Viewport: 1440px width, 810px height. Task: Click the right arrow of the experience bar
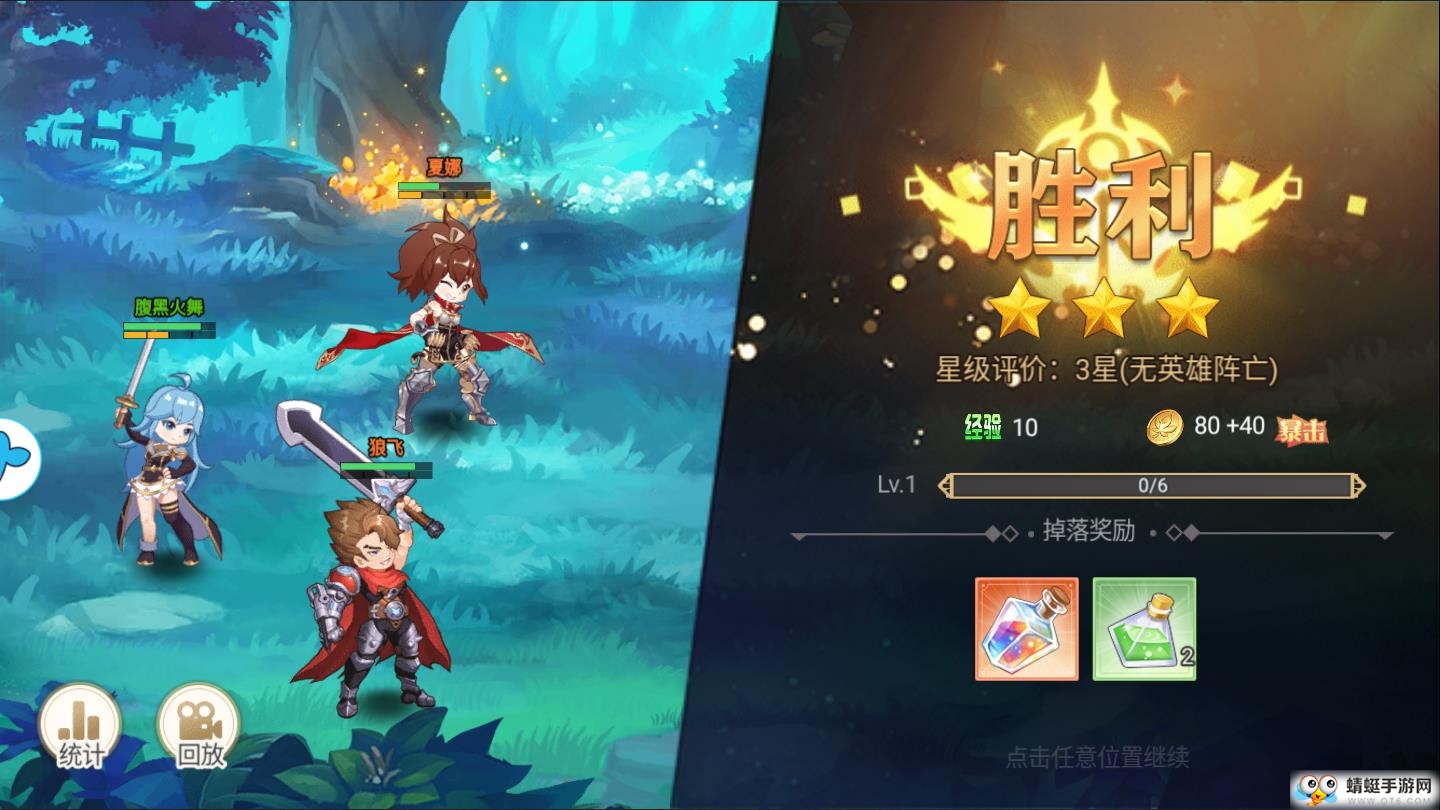pyautogui.click(x=1357, y=486)
